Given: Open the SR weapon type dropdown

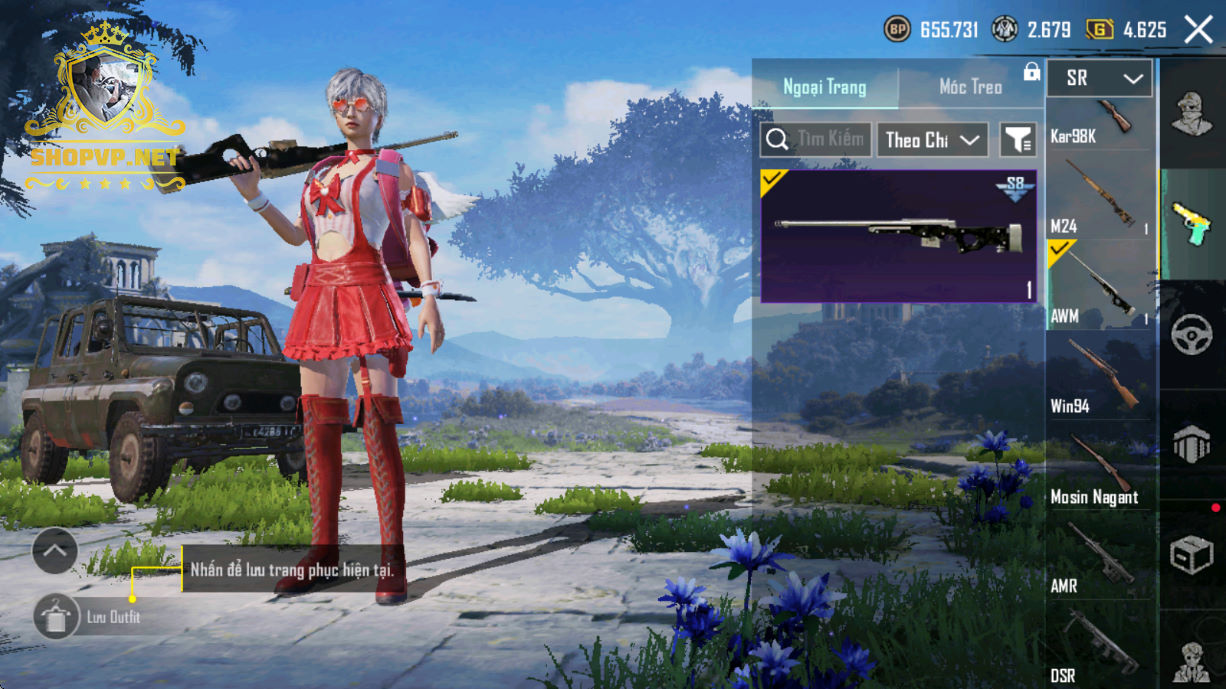Looking at the screenshot, I should click(x=1099, y=78).
